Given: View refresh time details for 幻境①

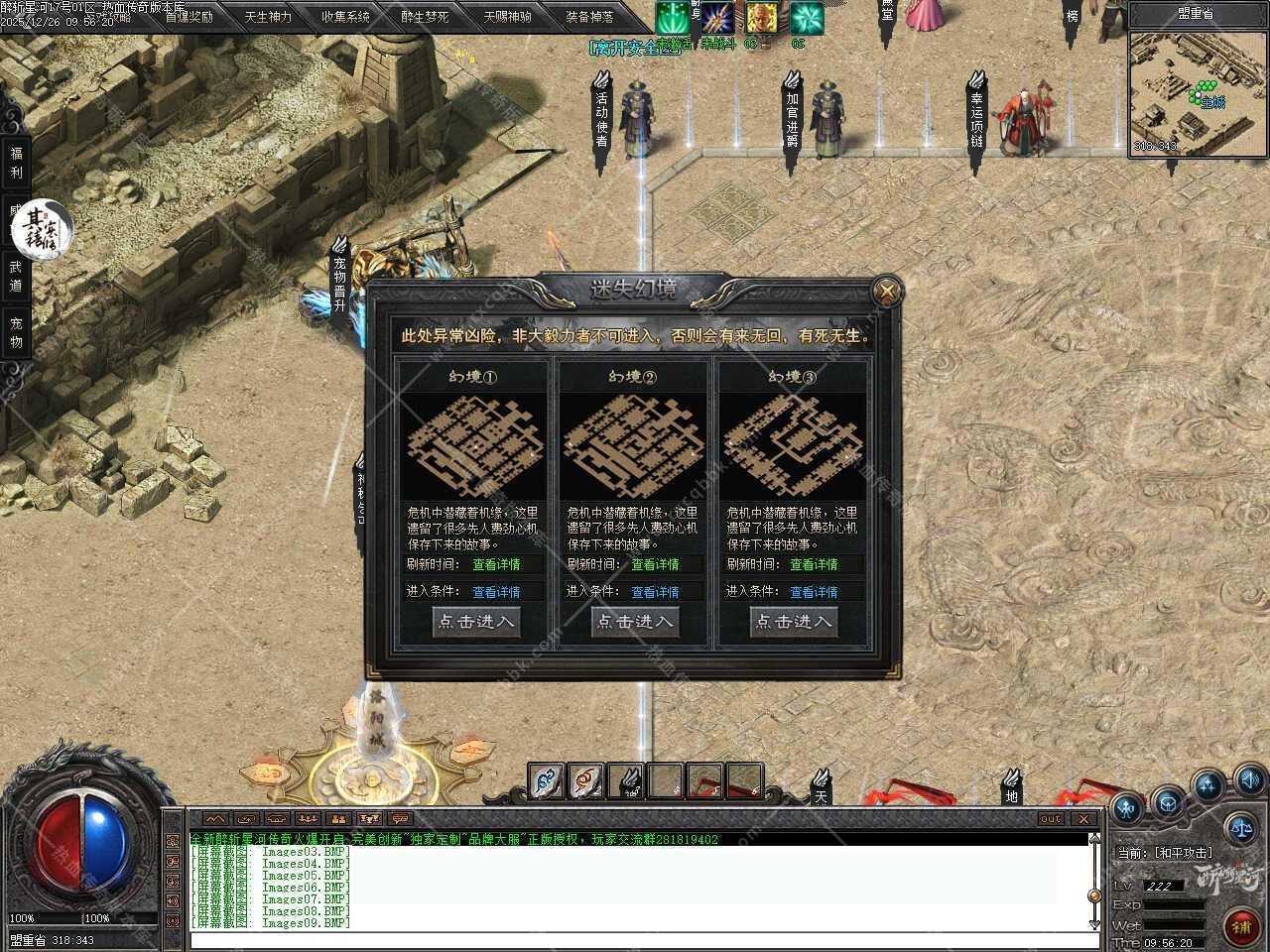Looking at the screenshot, I should (x=496, y=564).
